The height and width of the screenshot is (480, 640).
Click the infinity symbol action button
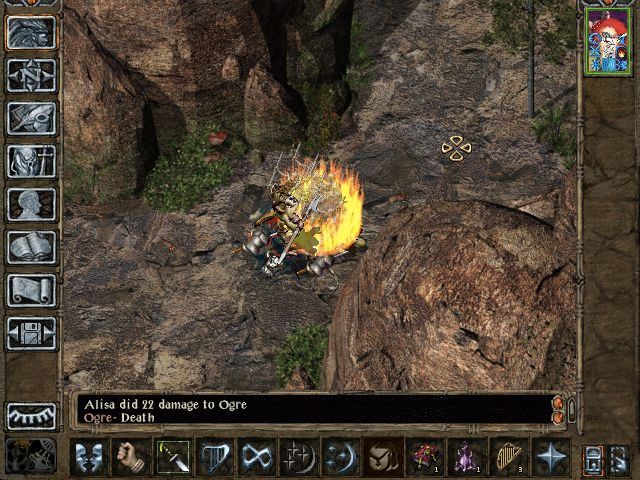258,457
